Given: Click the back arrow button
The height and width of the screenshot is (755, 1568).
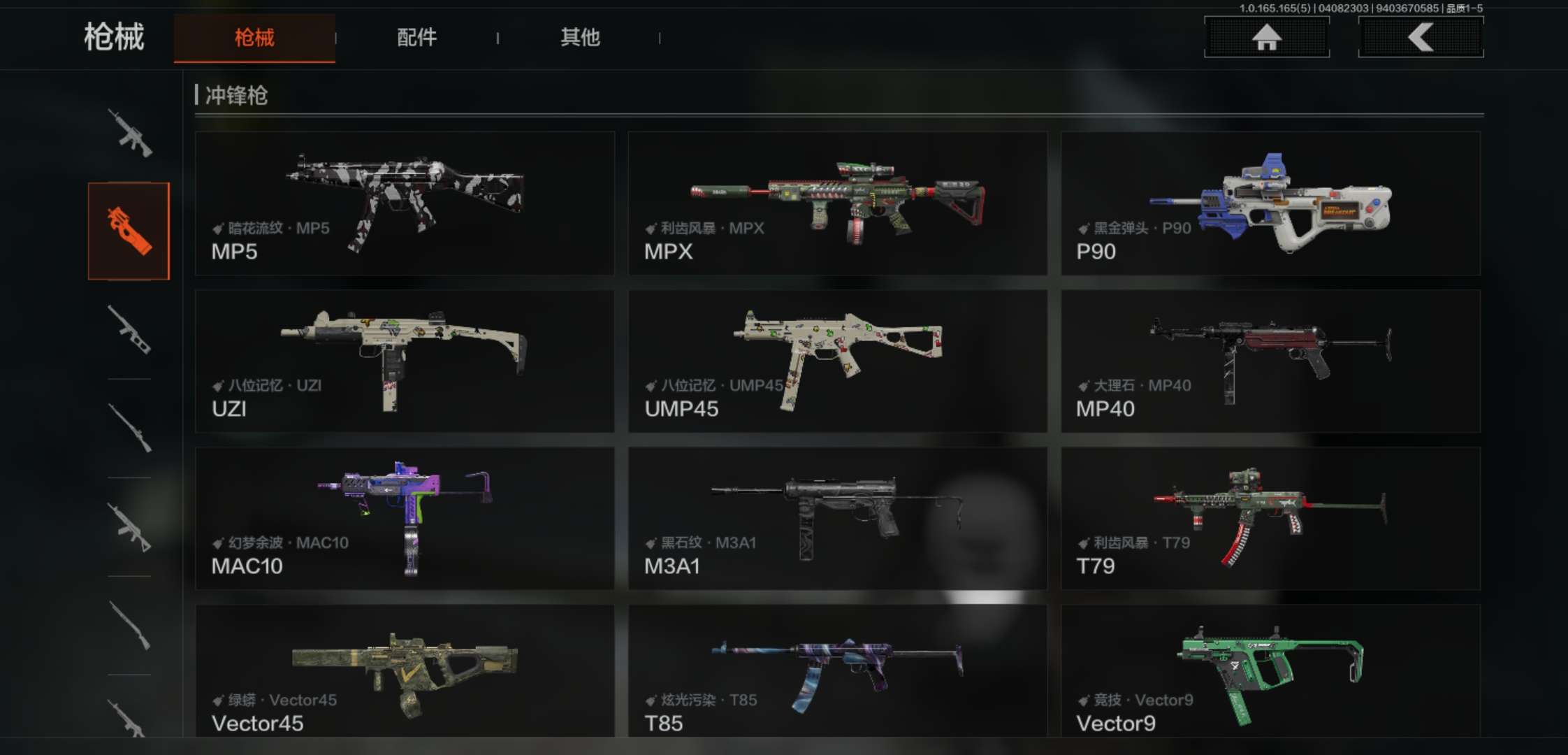Looking at the screenshot, I should click(1421, 37).
